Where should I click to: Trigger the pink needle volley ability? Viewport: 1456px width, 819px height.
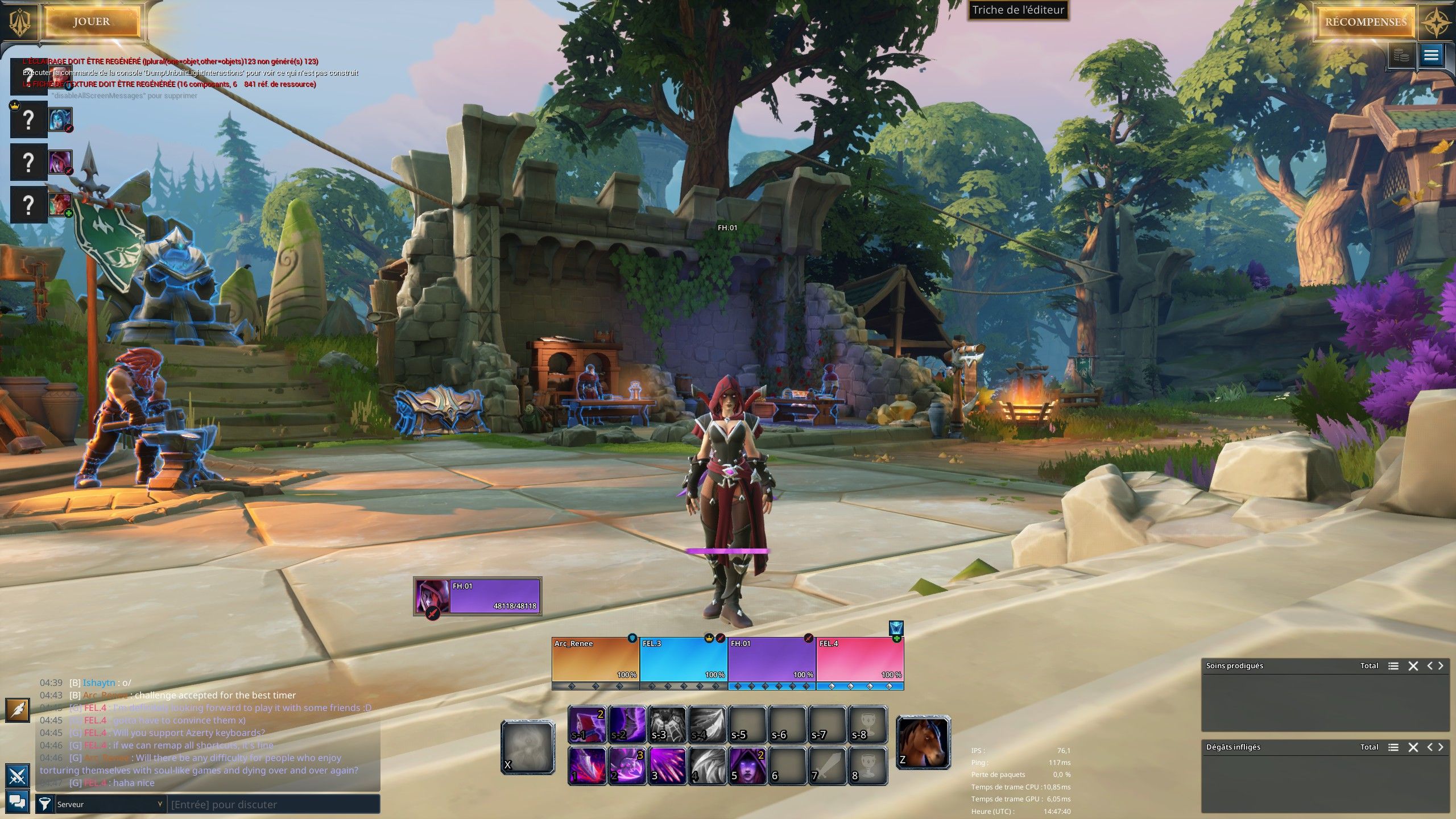click(x=667, y=765)
